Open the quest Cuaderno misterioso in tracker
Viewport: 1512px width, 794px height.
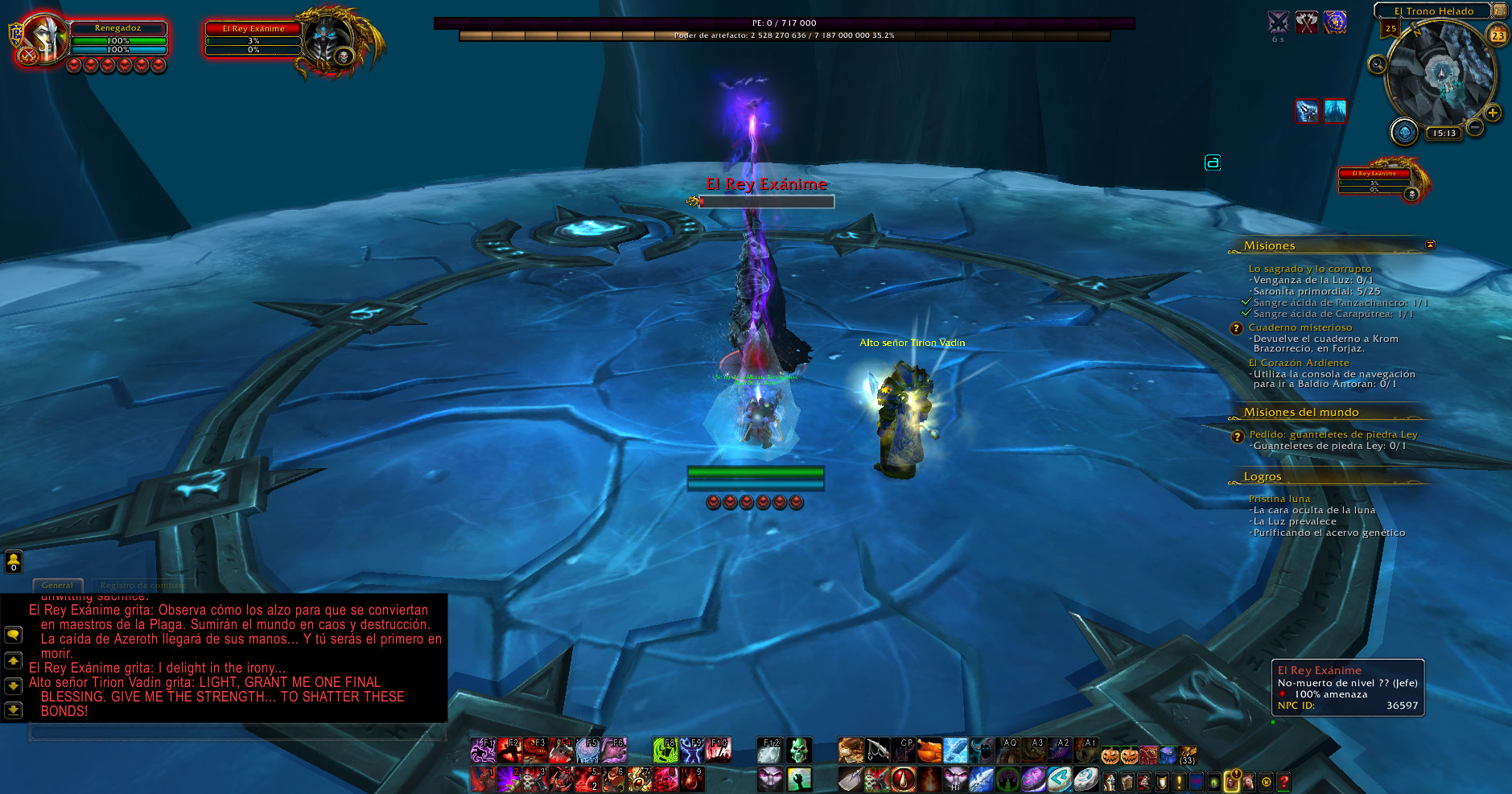1300,327
